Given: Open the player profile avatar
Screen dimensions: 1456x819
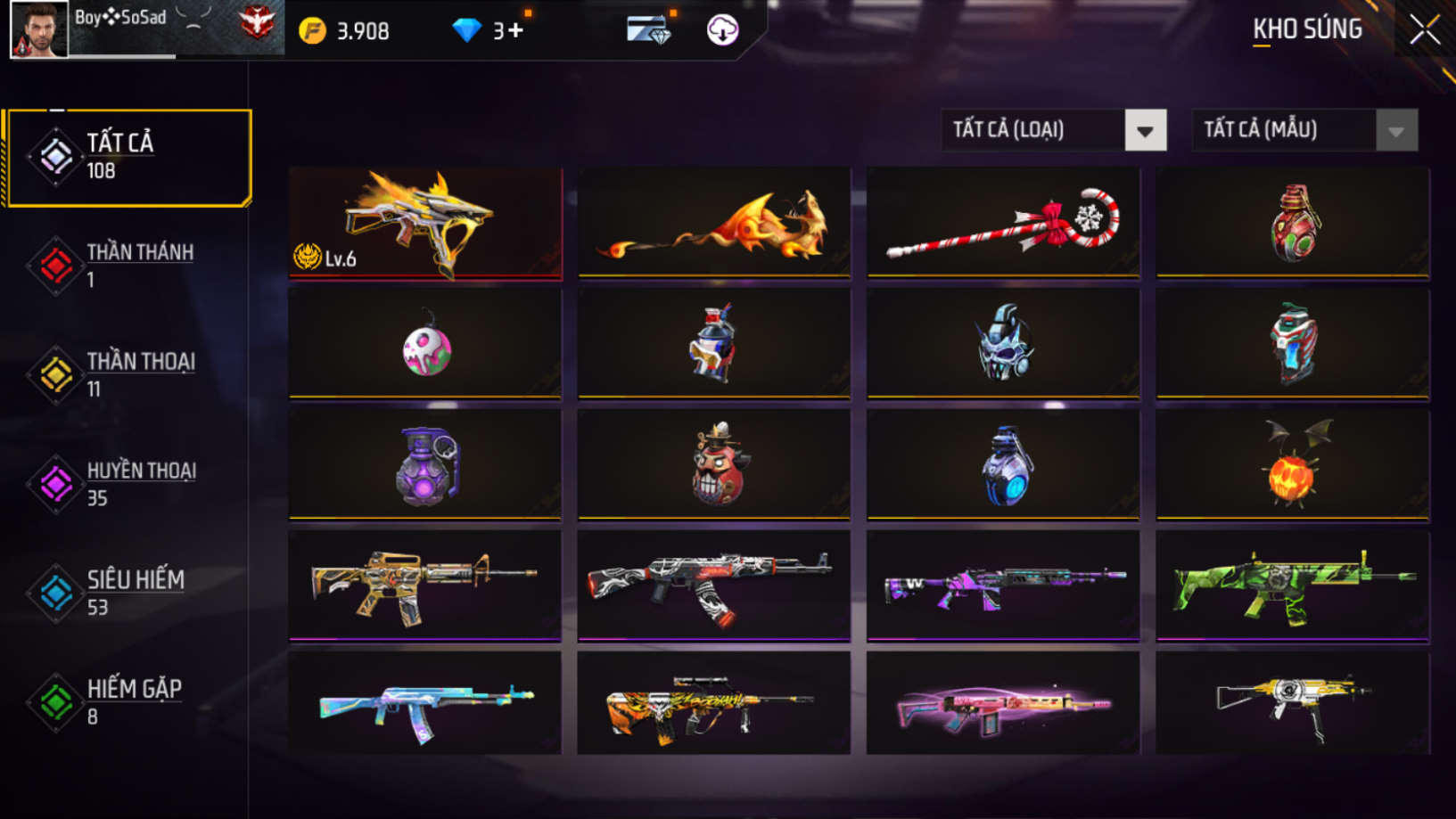Looking at the screenshot, I should coord(39,29).
